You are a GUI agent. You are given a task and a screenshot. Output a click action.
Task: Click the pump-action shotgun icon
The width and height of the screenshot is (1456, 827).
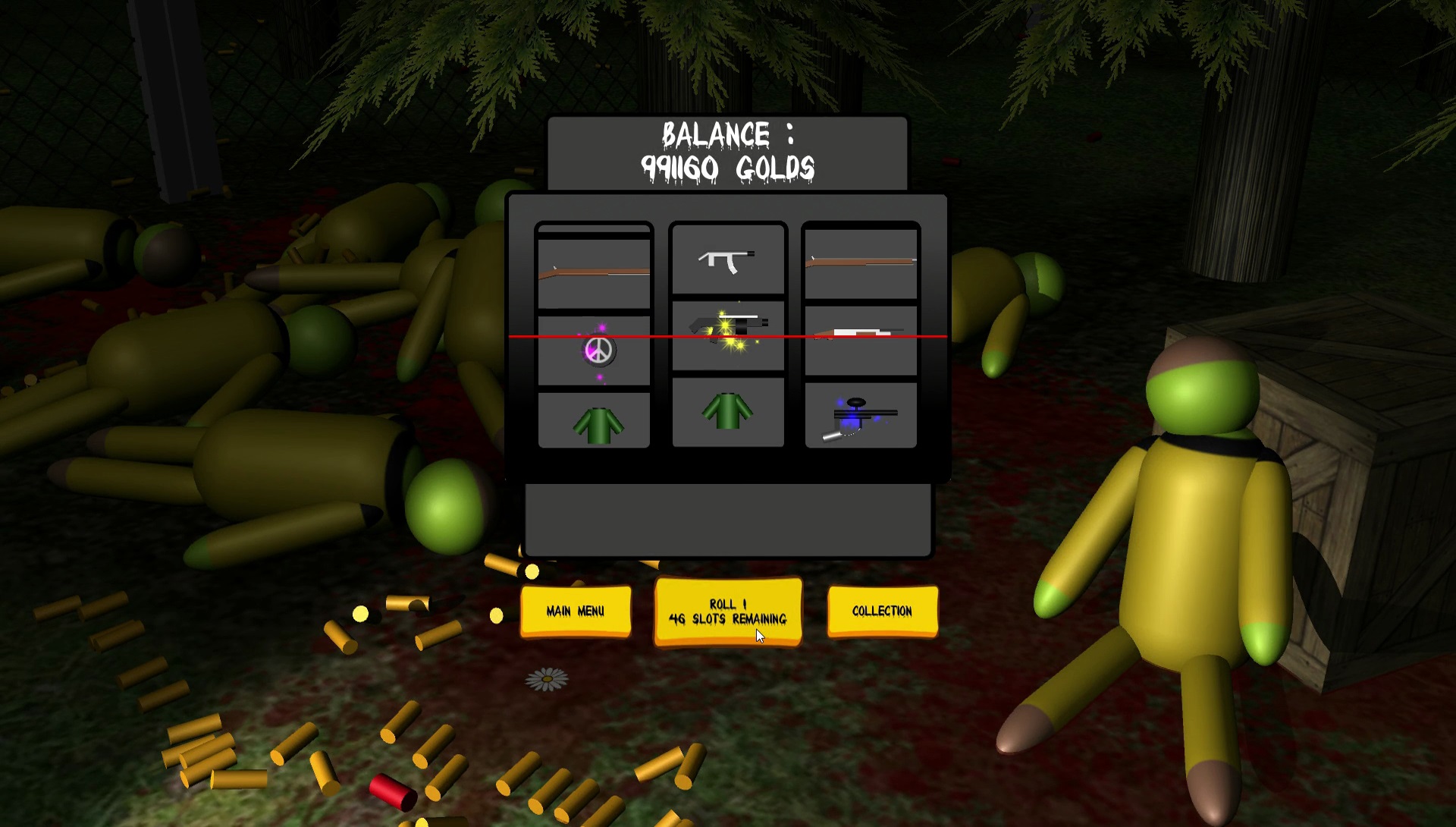861,334
